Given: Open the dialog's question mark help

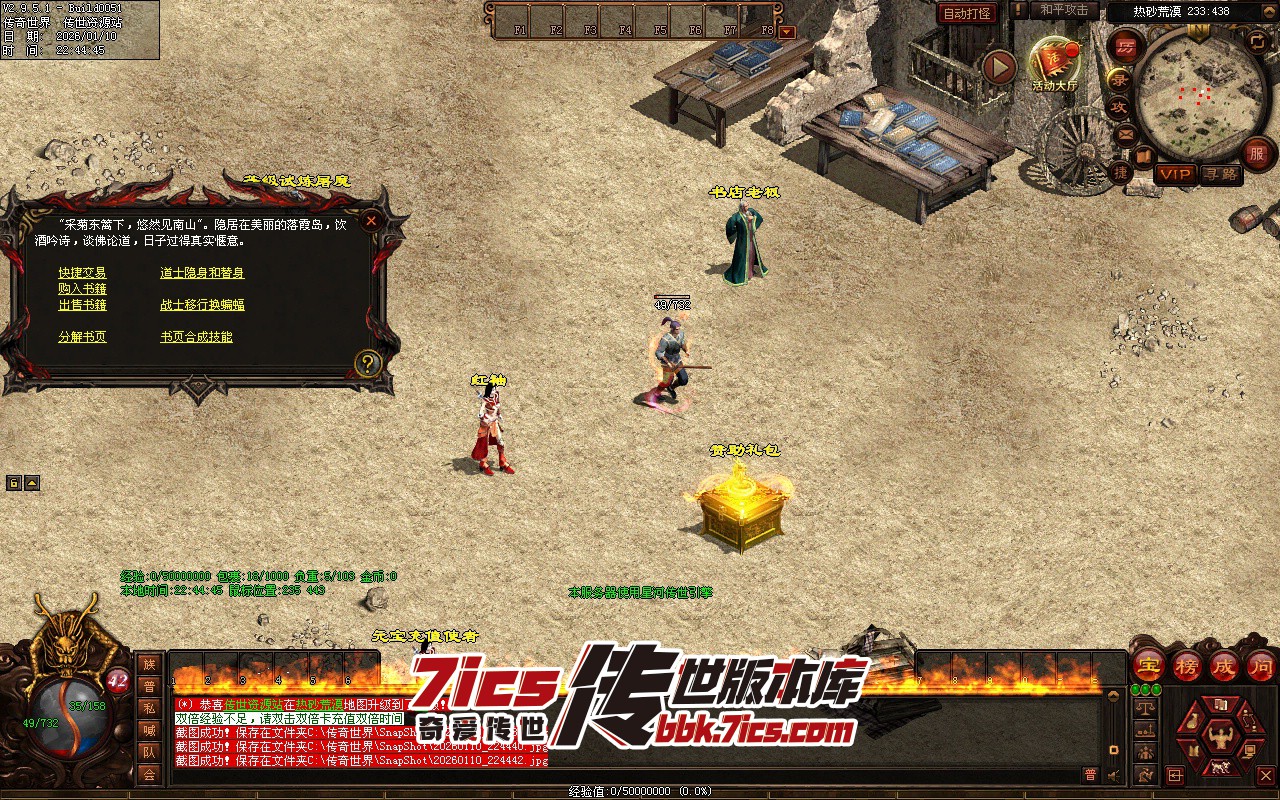Looking at the screenshot, I should pyautogui.click(x=368, y=362).
